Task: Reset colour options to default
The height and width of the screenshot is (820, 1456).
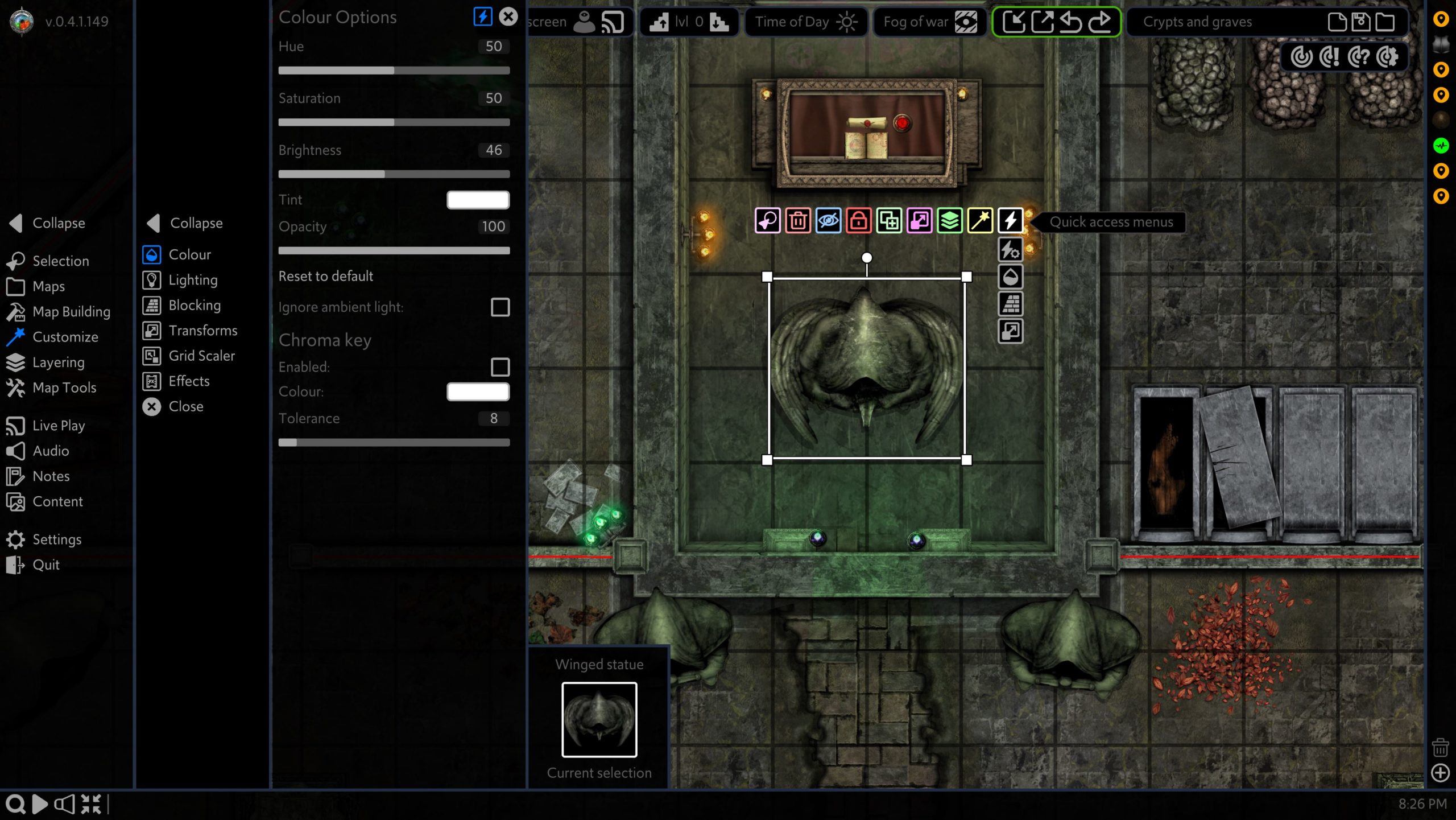Action: pos(325,276)
